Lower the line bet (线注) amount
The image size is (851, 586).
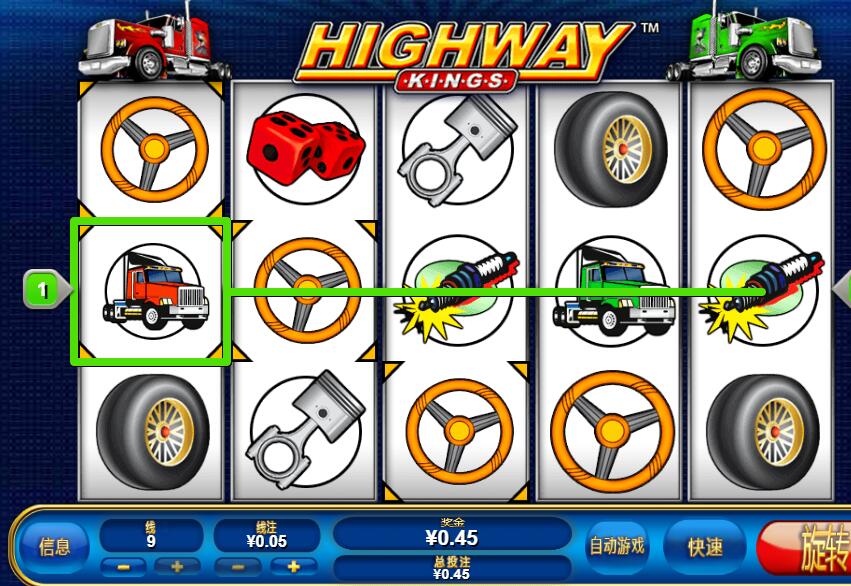240,566
